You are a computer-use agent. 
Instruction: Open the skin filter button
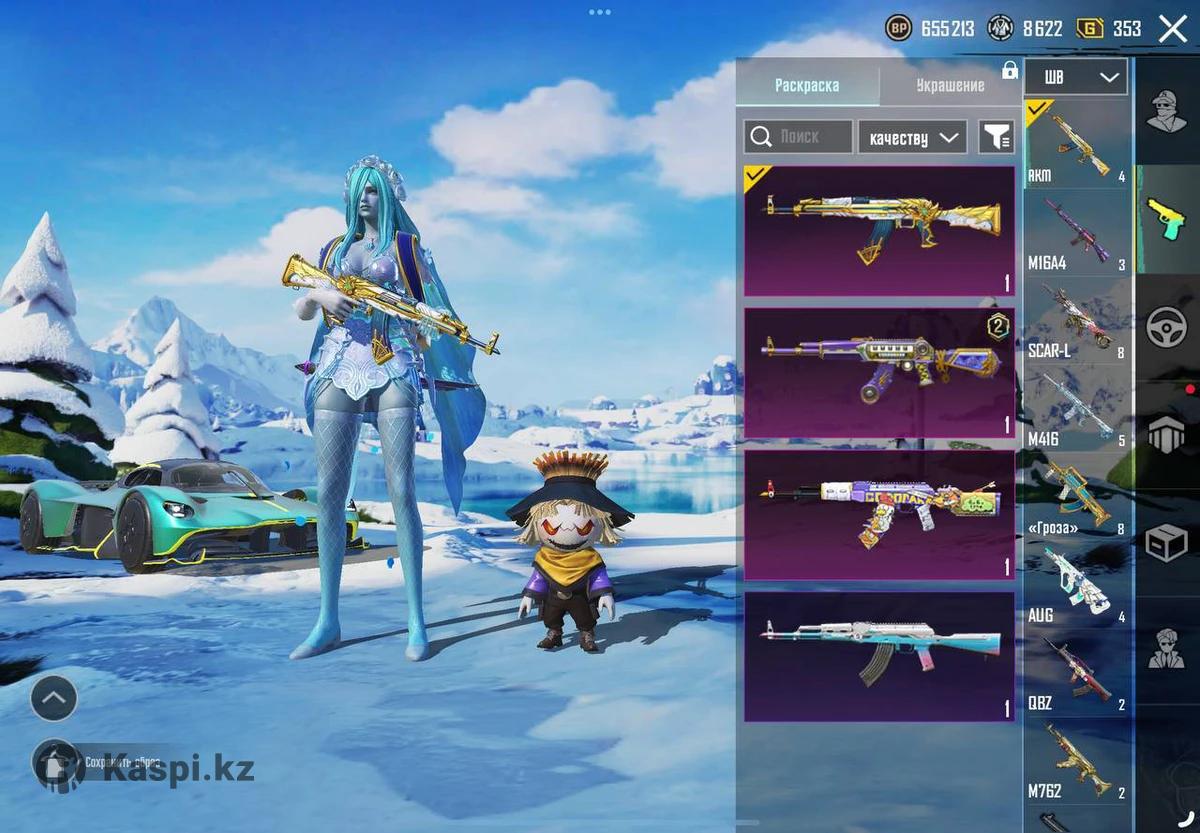tap(996, 137)
